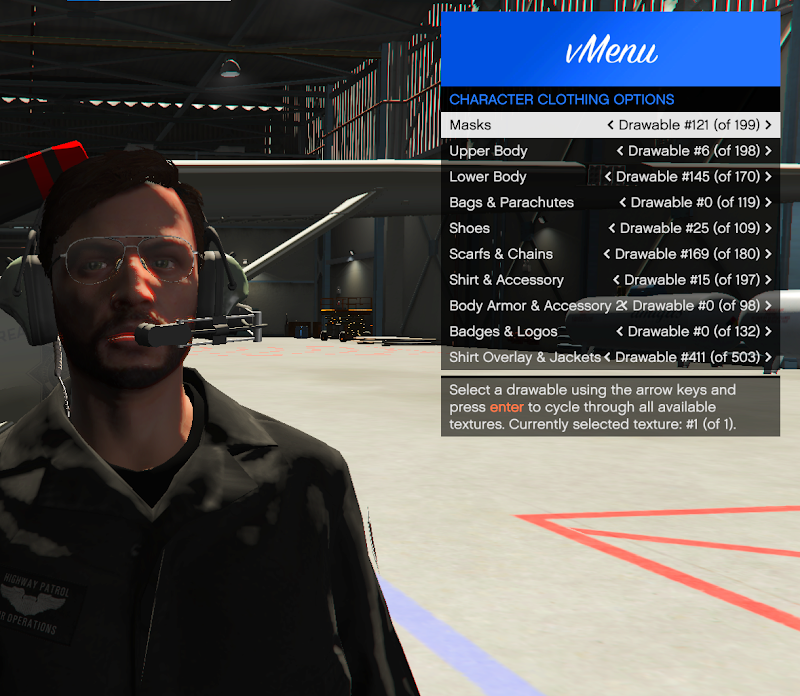Click the left arrow on the Masks drawable
This screenshot has height=696, width=800.
click(x=611, y=125)
